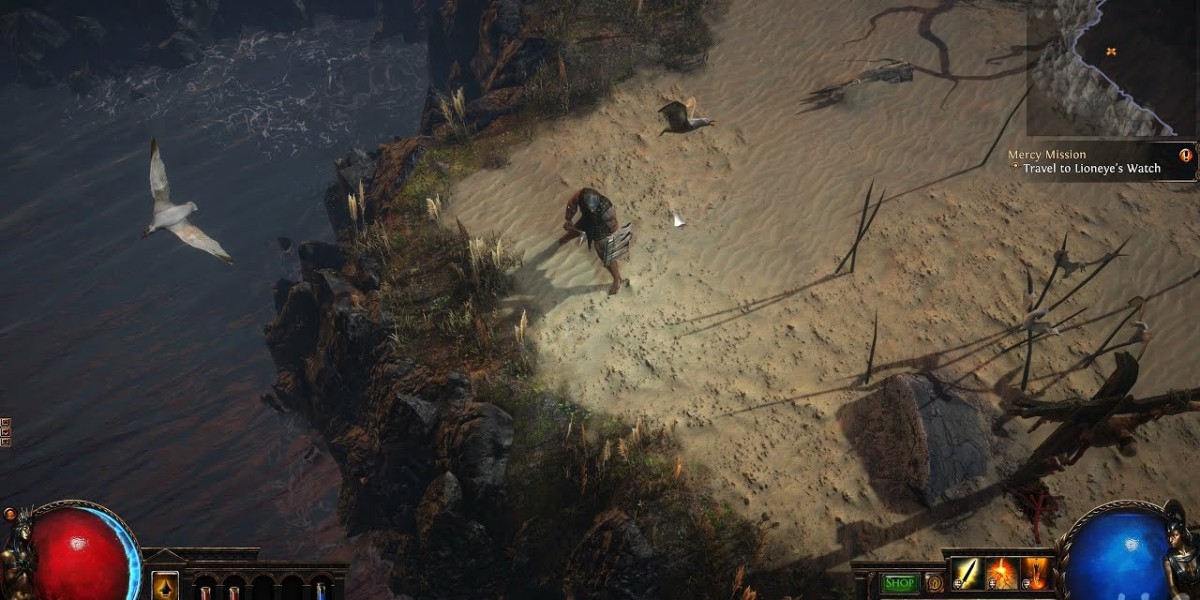Select the sword attack skill icon
Viewport: 1200px width, 600px height.
click(968, 574)
